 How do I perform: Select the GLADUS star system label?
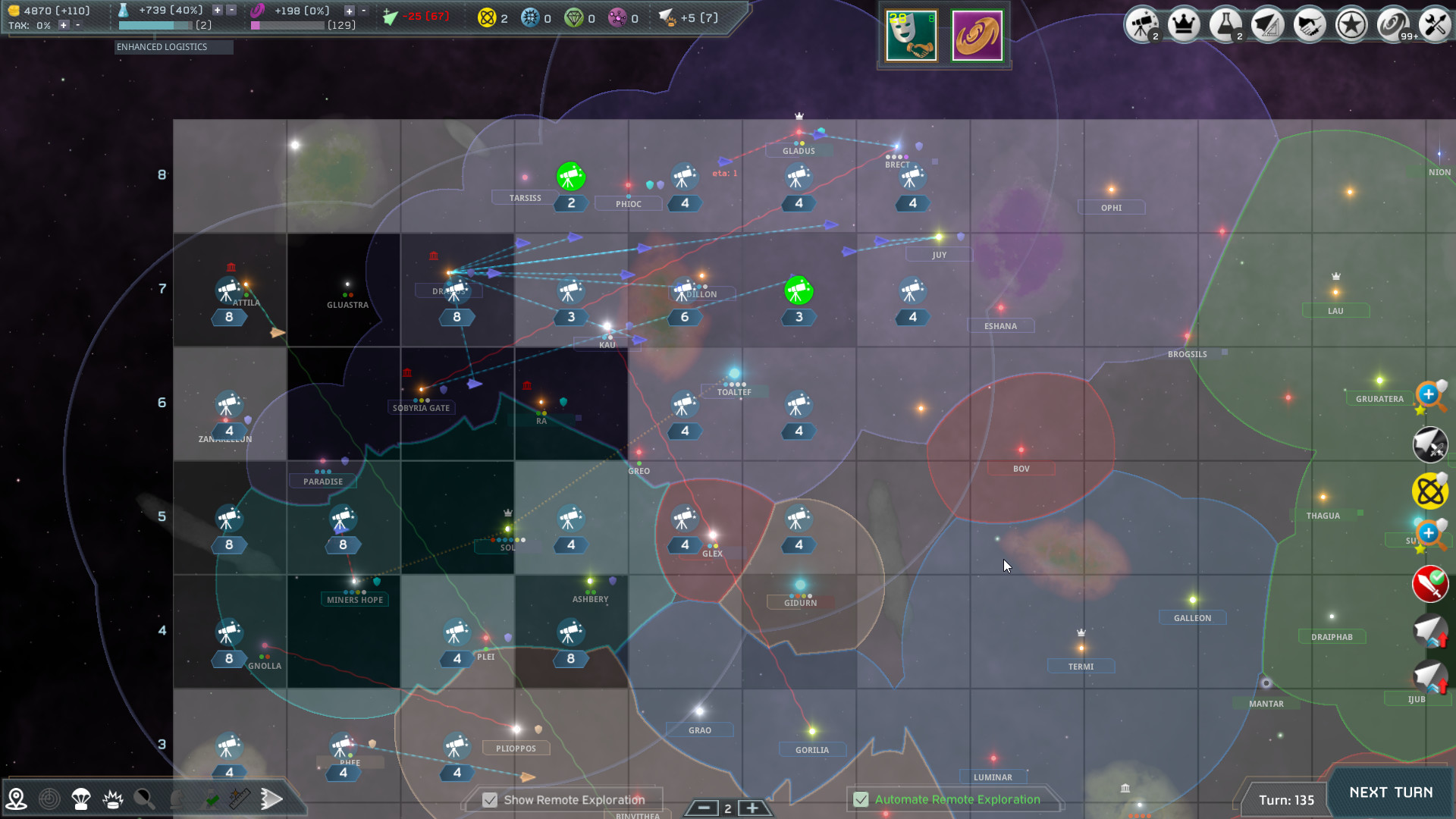click(798, 151)
